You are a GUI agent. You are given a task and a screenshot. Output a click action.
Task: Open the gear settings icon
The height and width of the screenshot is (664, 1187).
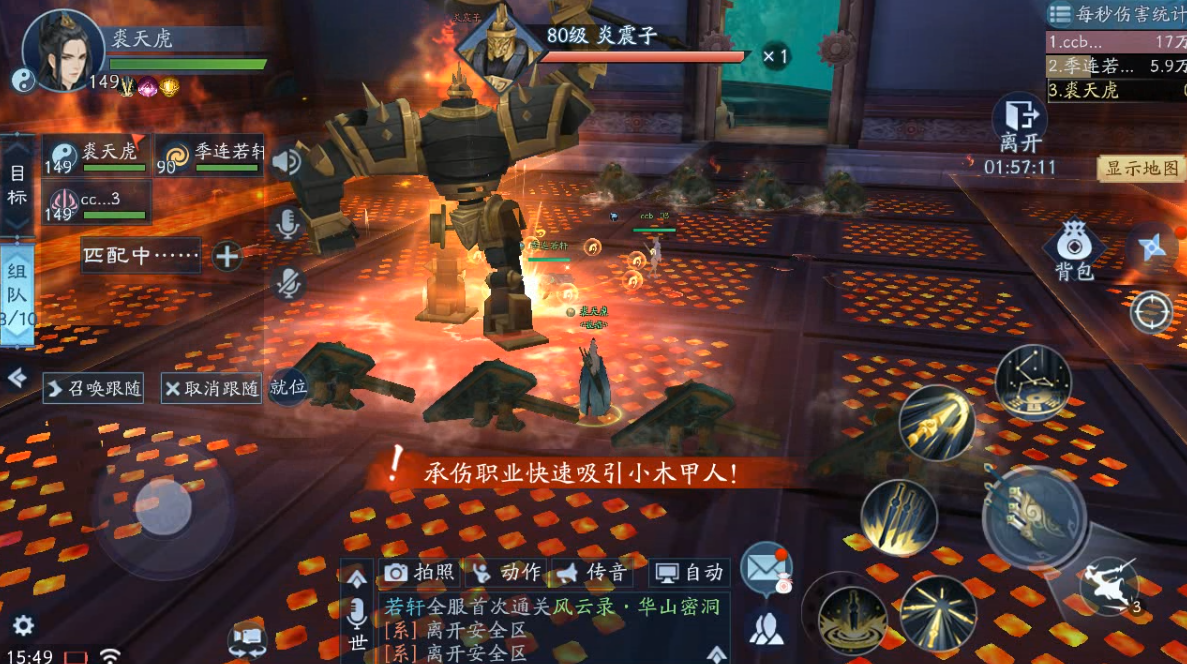(23, 626)
